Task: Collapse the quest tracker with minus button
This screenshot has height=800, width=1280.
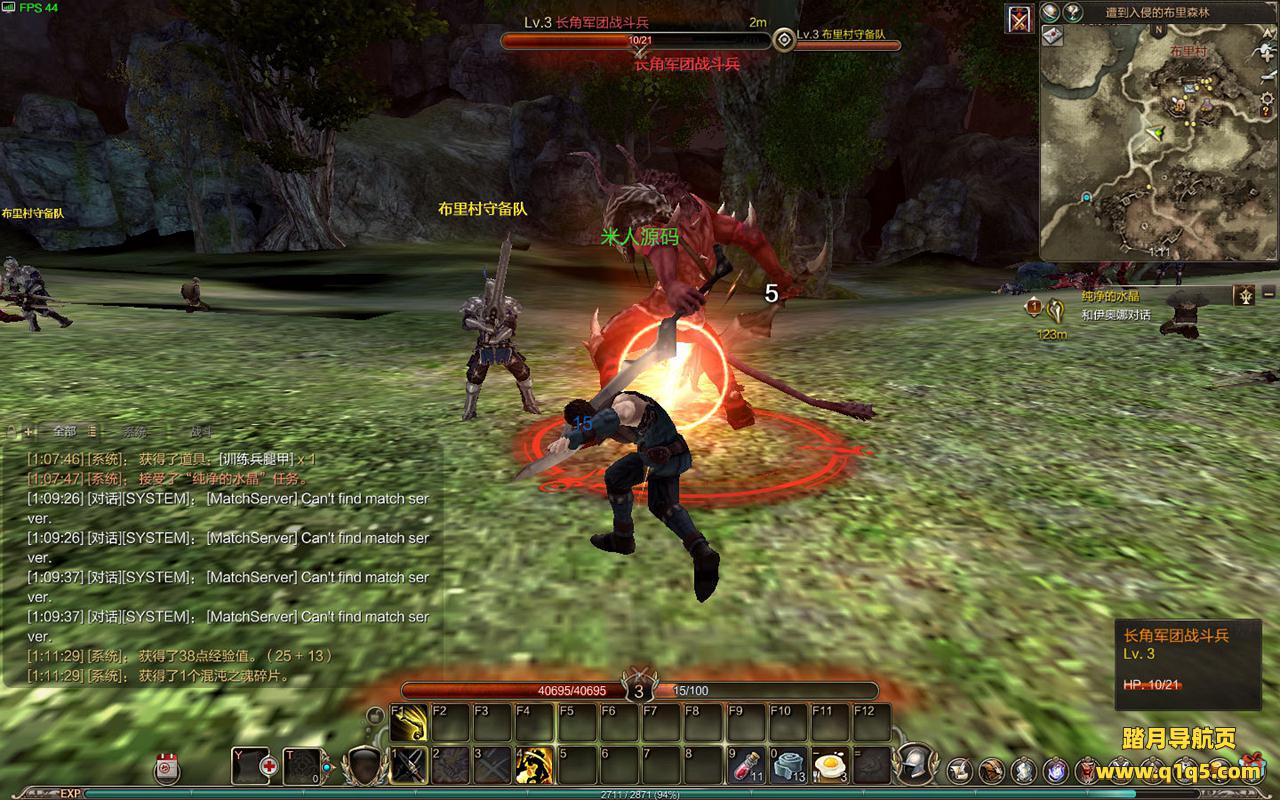Action: coord(1269,295)
